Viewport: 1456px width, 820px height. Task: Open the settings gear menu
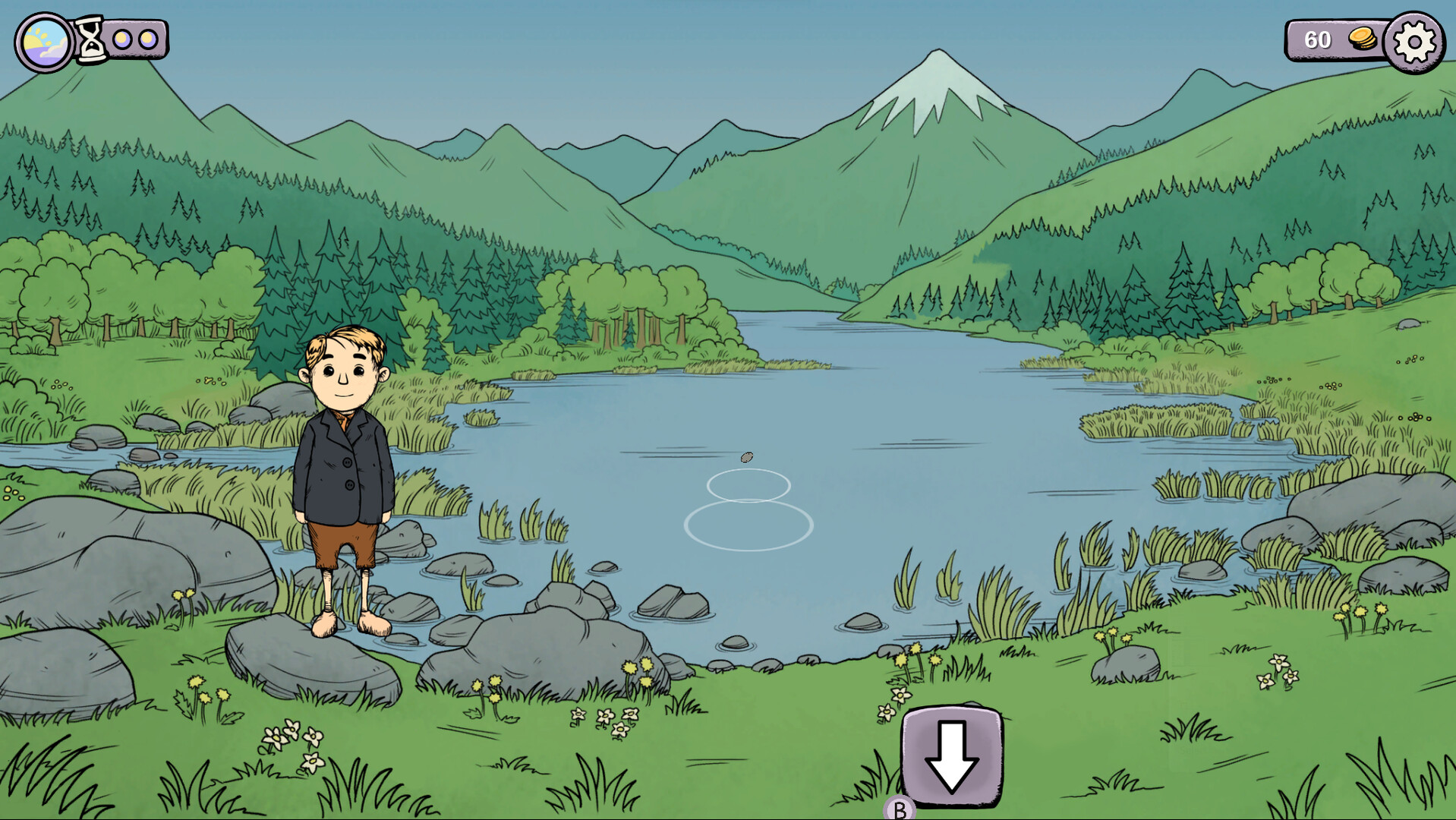pos(1413,41)
